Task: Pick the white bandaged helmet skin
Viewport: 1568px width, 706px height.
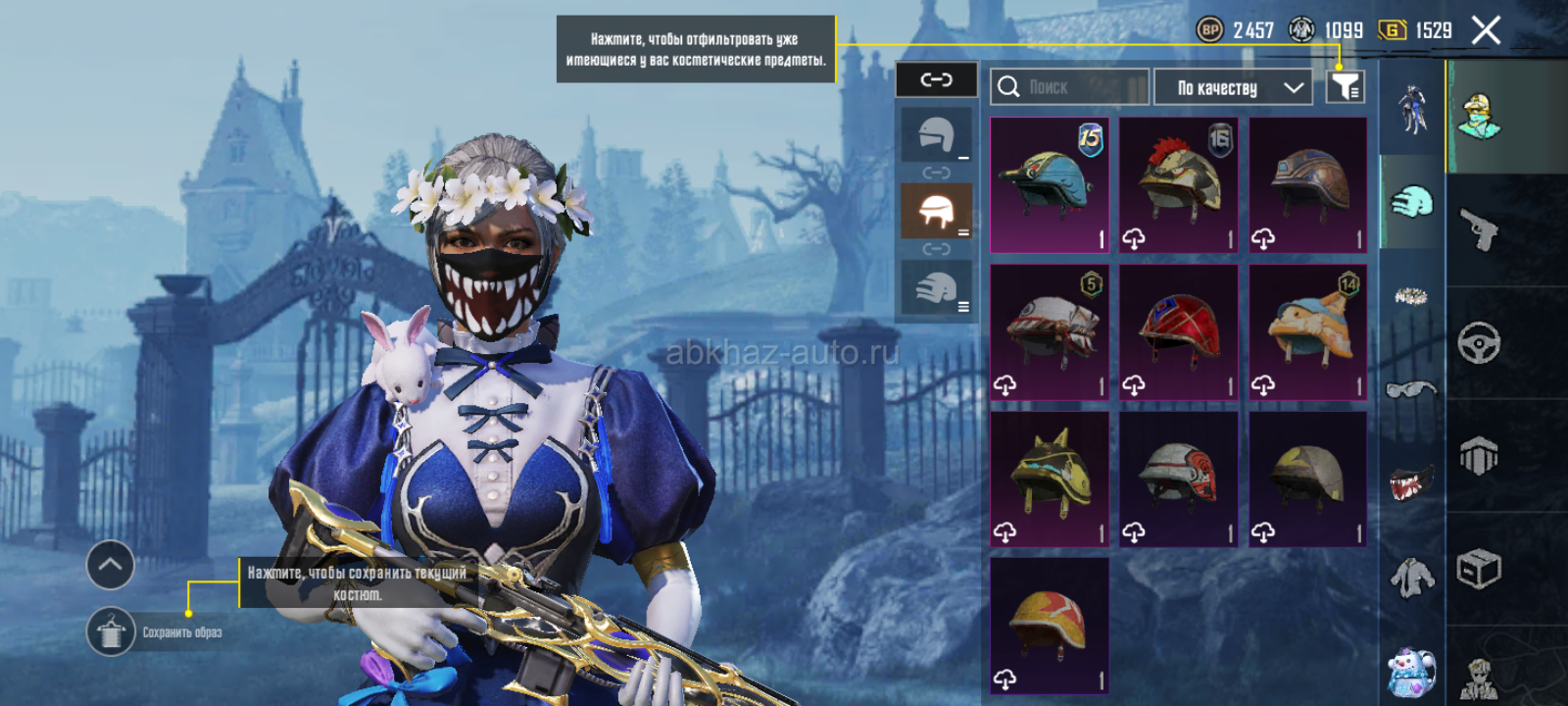Action: click(1050, 332)
